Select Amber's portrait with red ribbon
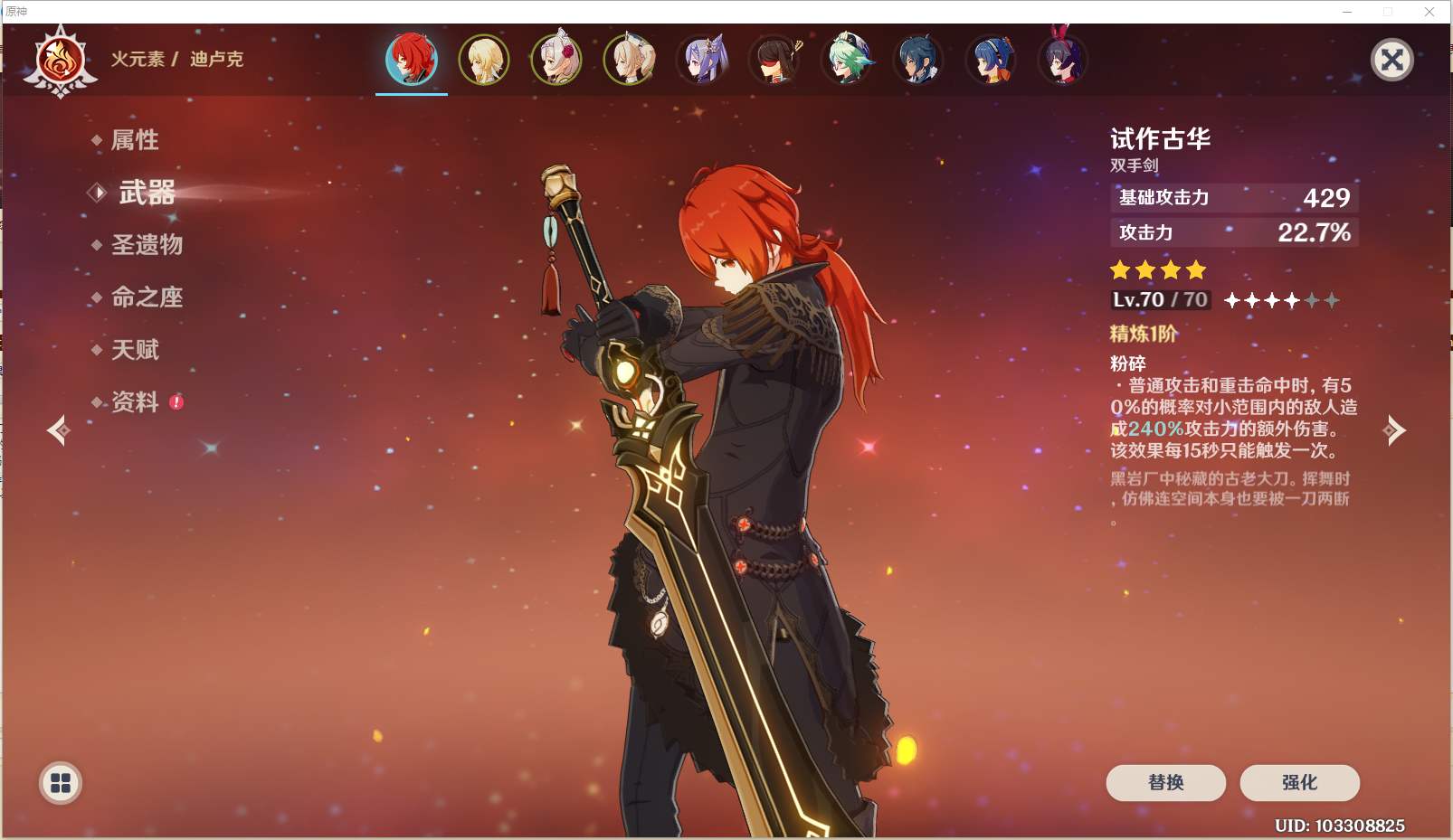Image resolution: width=1453 pixels, height=840 pixels. tap(1062, 60)
